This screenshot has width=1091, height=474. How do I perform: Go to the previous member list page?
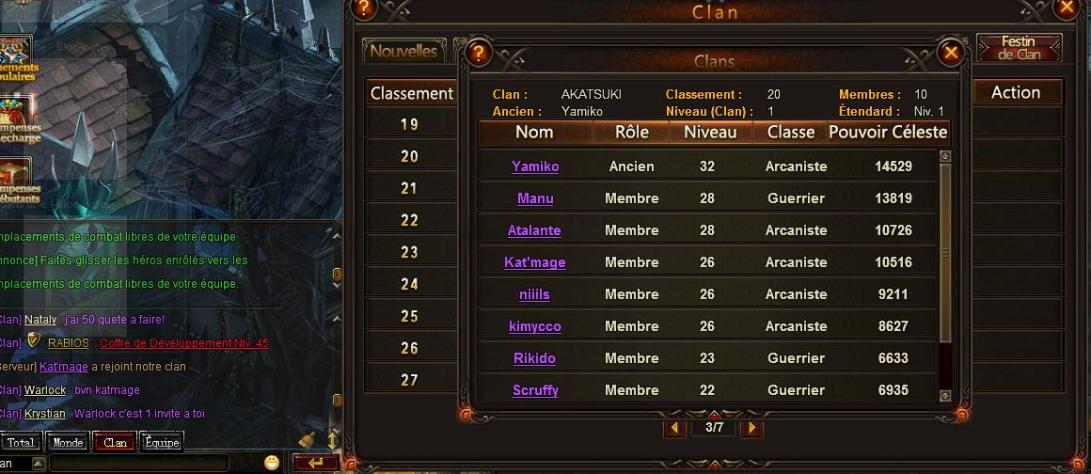coord(676,428)
